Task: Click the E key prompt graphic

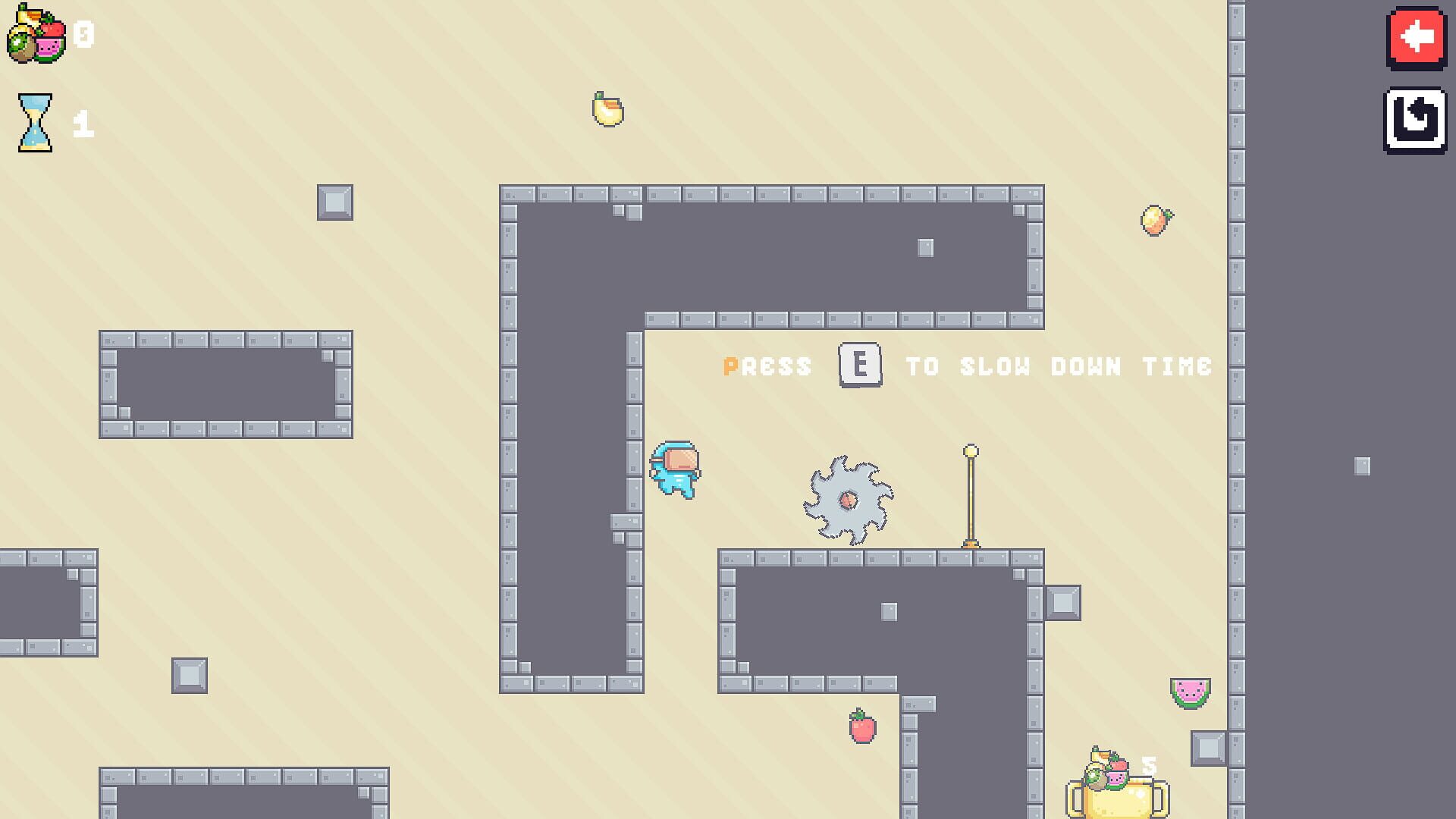Action: (x=859, y=366)
